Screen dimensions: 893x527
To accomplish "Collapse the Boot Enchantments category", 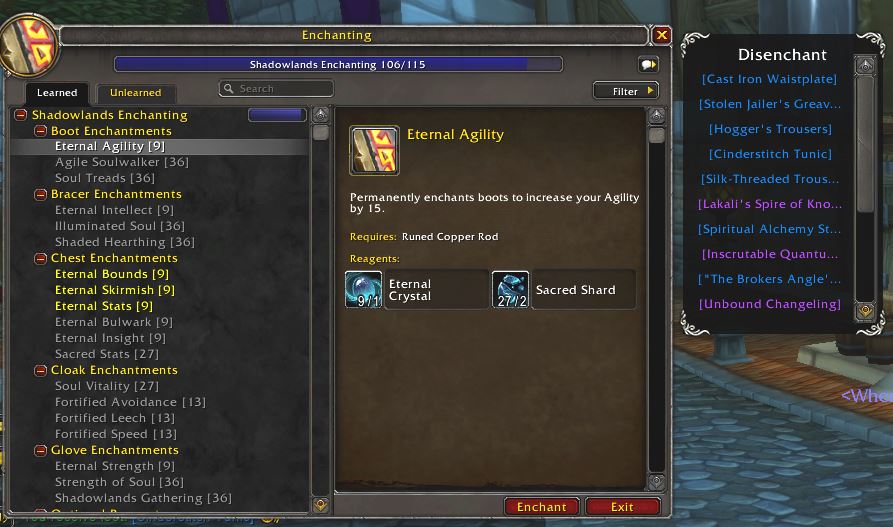I will tap(41, 131).
